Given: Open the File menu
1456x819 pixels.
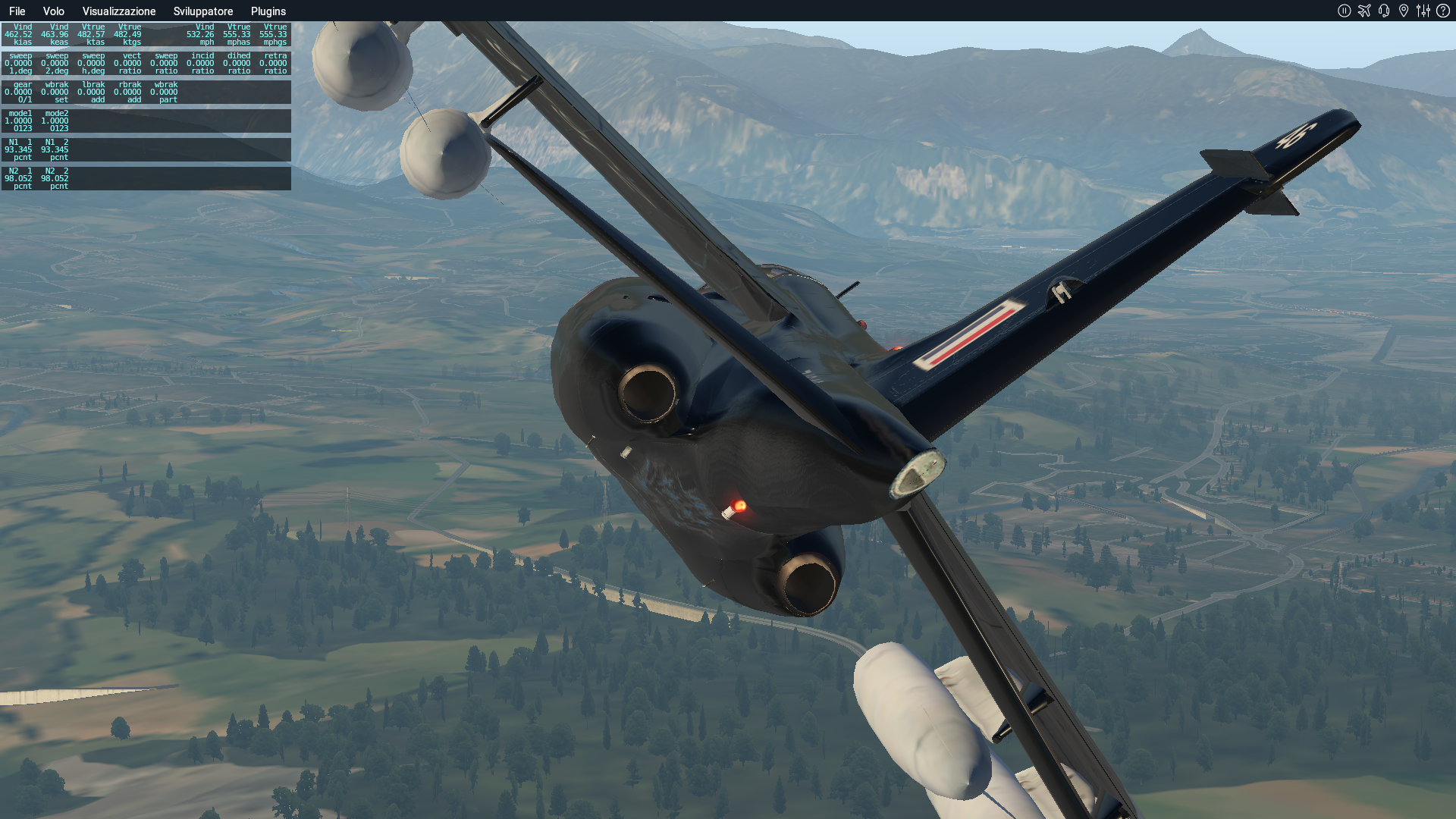Looking at the screenshot, I should (17, 11).
